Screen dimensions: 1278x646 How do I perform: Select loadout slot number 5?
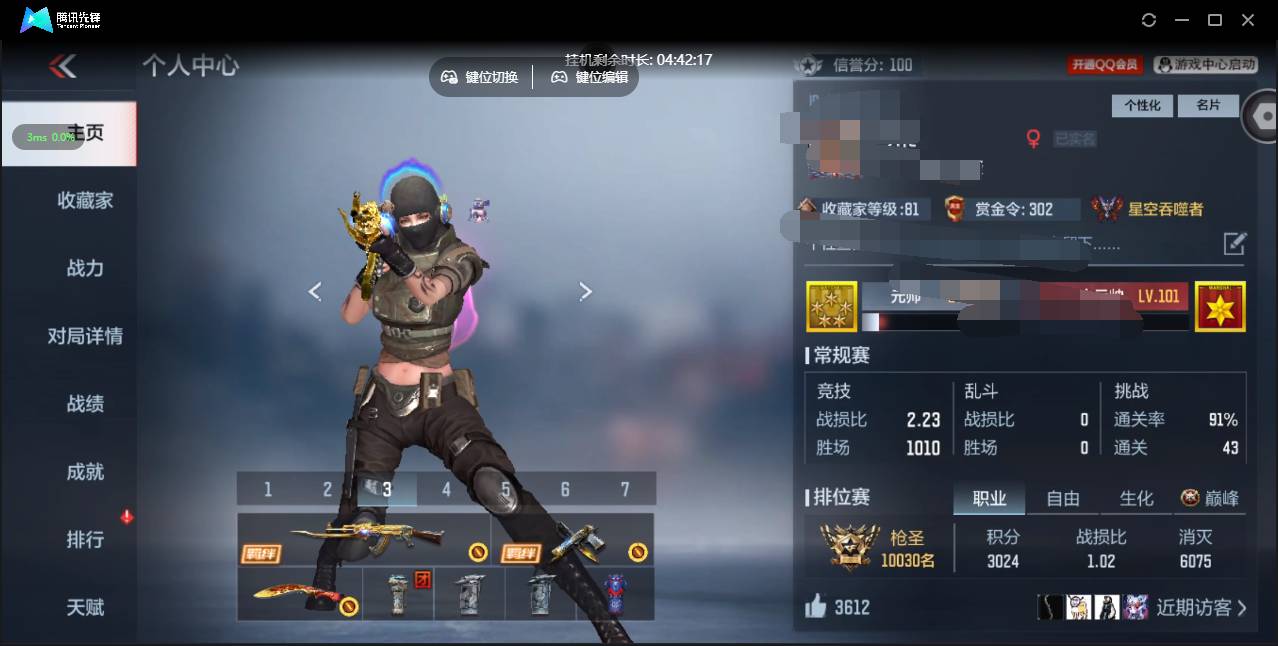(506, 489)
